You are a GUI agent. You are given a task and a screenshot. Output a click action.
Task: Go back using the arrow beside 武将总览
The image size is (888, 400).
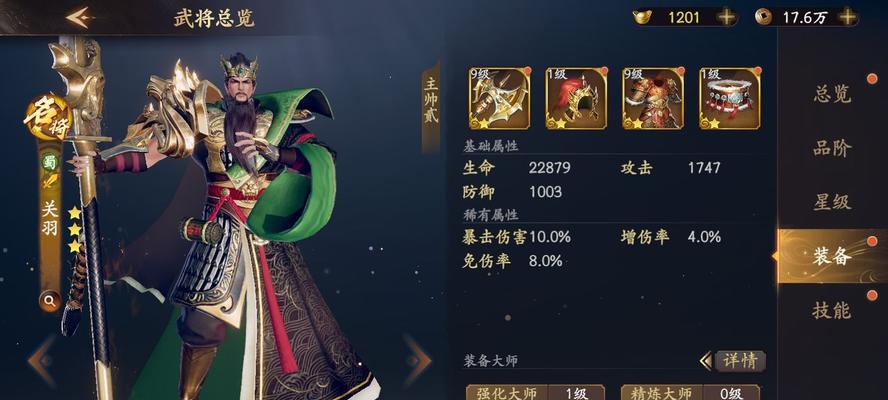pyautogui.click(x=79, y=17)
